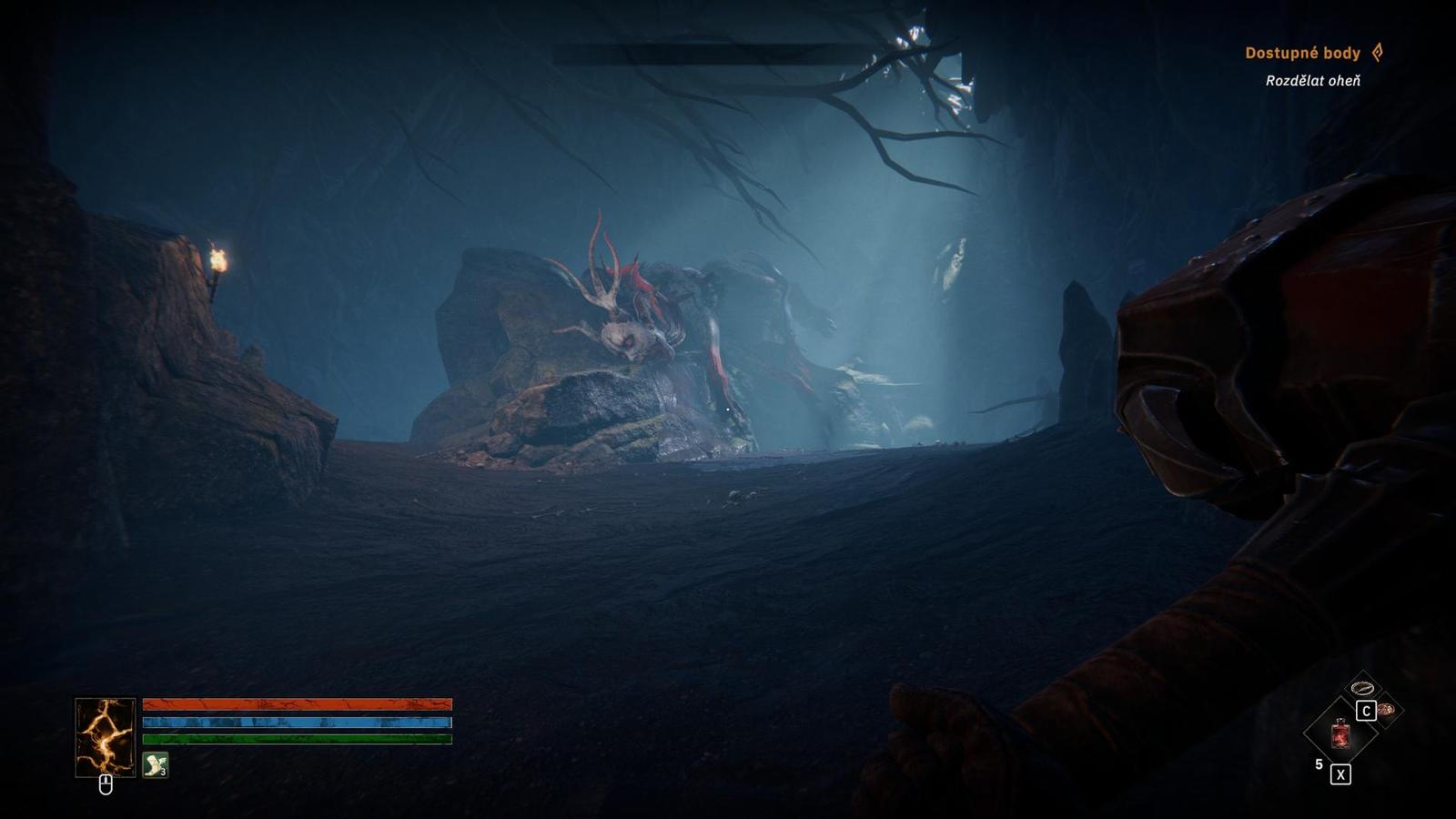Click the winged boot buff icon
1456x819 pixels.
(156, 765)
